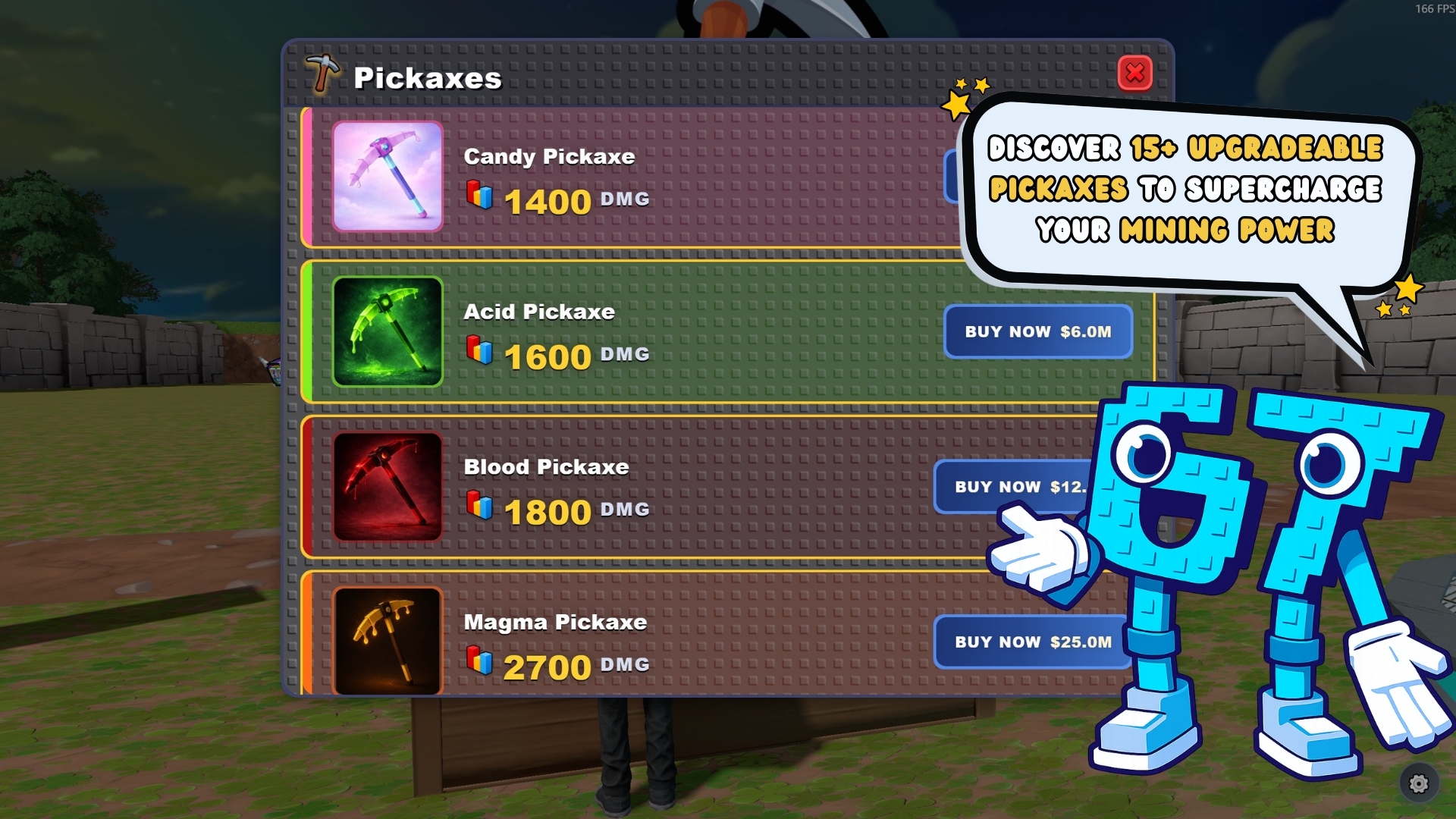Click the Magma Pickaxe picture
Viewport: 1456px width, 819px height.
[x=388, y=641]
